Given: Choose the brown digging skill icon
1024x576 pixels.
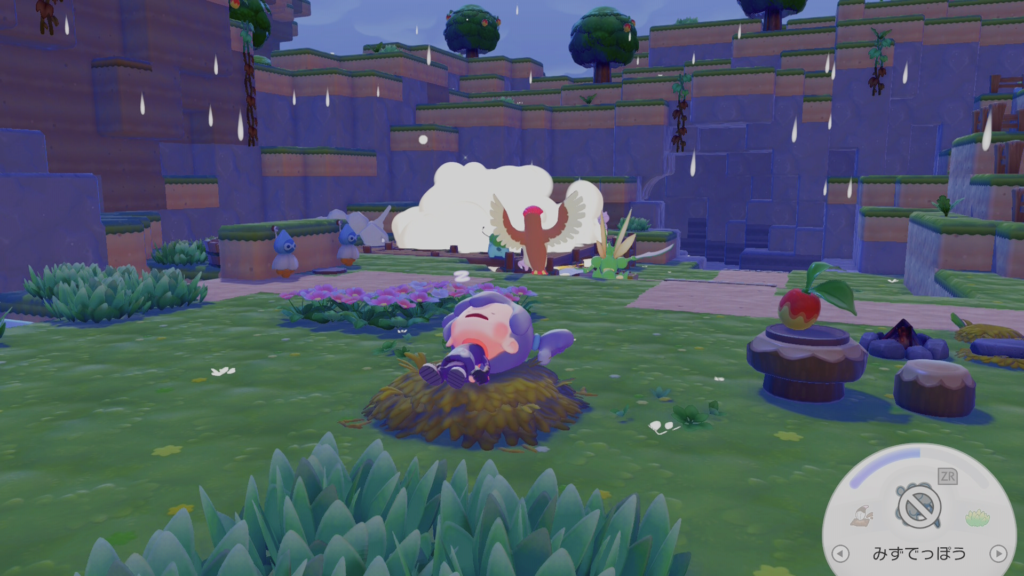Looking at the screenshot, I should pyautogui.click(x=859, y=516).
